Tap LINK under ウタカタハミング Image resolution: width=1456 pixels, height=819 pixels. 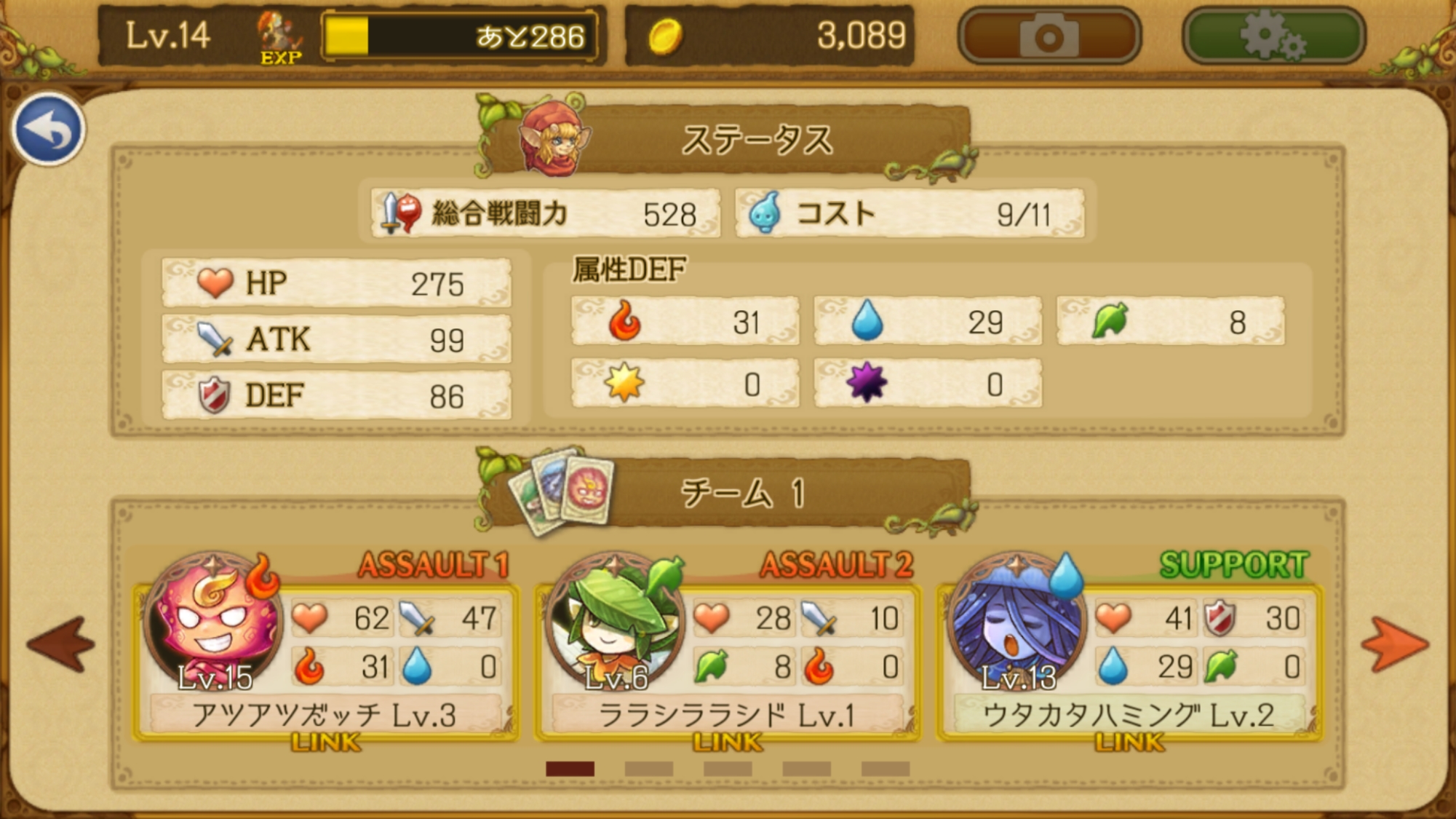pyautogui.click(x=1131, y=743)
